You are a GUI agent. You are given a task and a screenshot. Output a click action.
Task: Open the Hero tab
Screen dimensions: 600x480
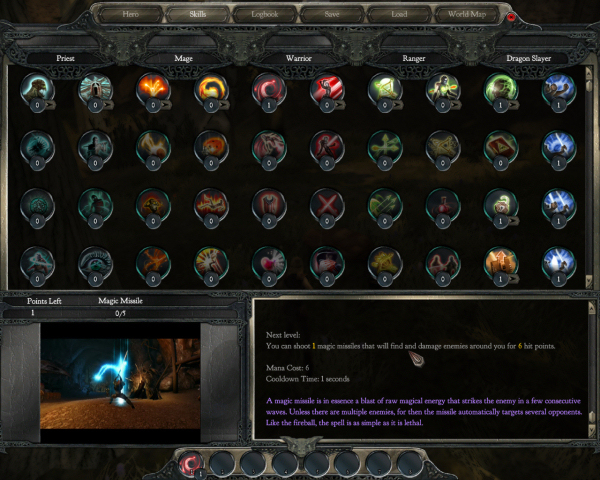coord(130,15)
